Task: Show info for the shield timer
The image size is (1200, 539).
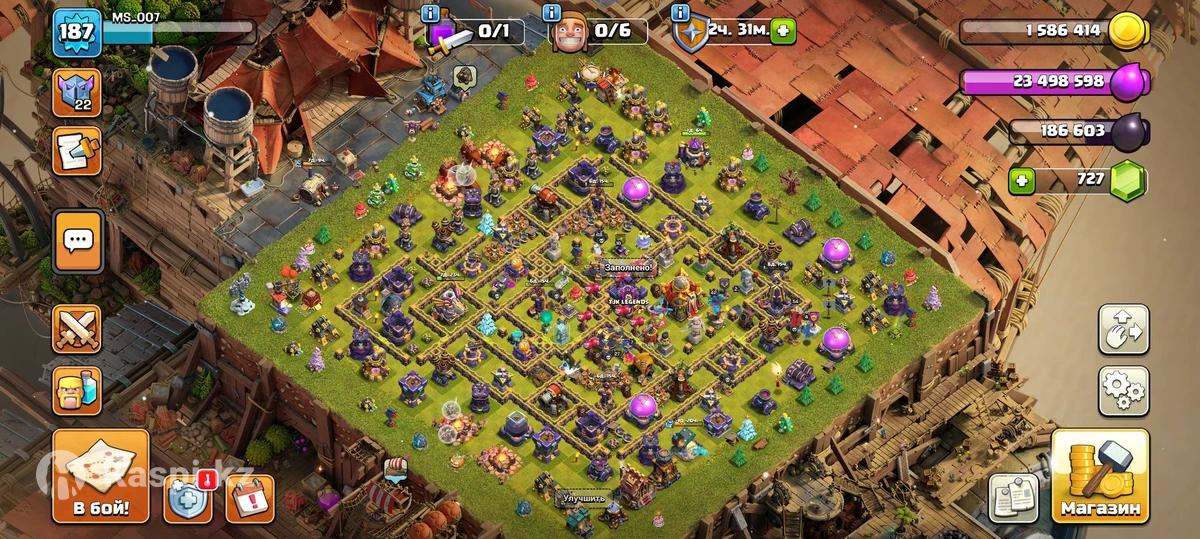Action: (682, 13)
